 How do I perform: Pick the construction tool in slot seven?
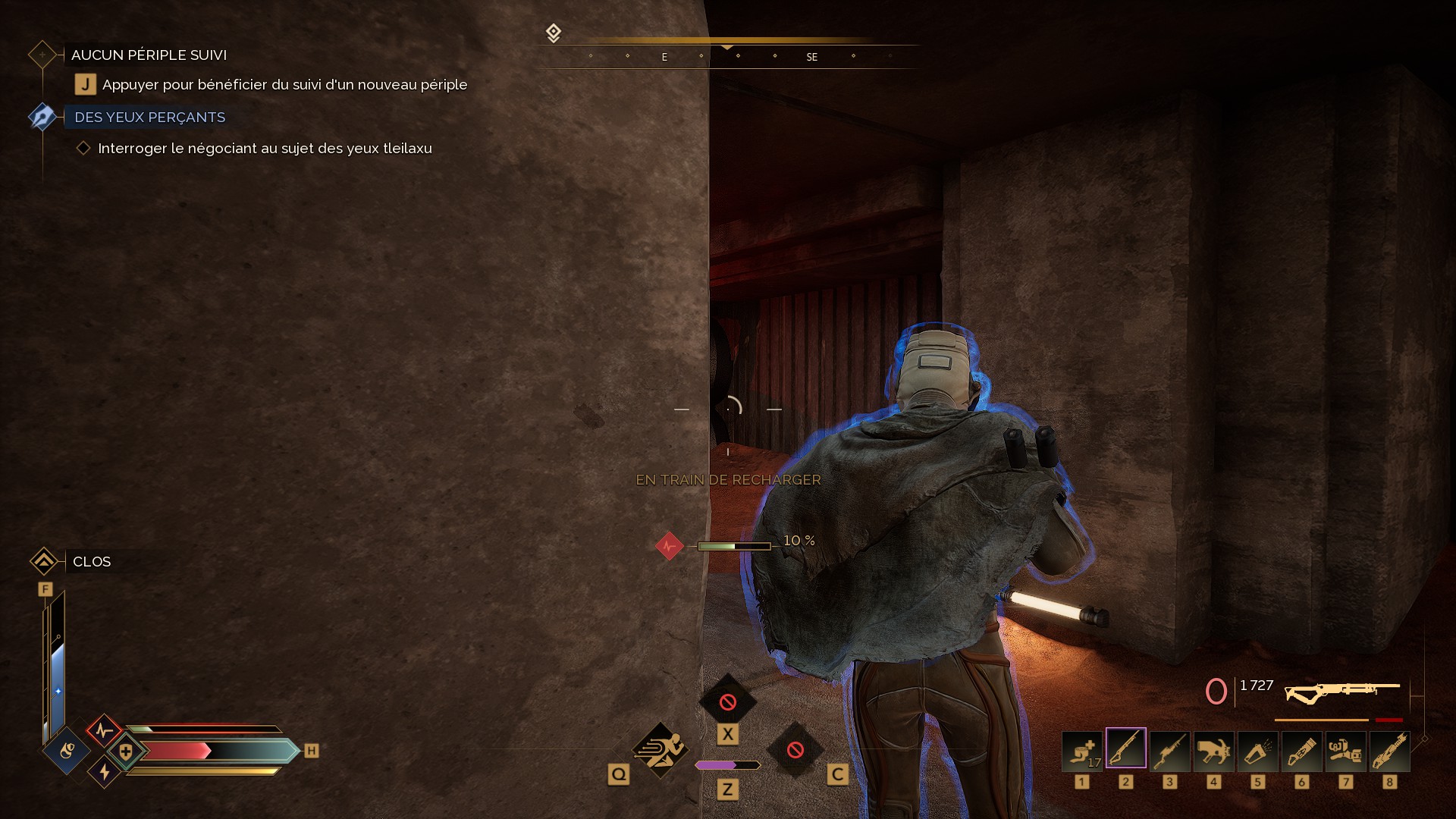point(1345,750)
